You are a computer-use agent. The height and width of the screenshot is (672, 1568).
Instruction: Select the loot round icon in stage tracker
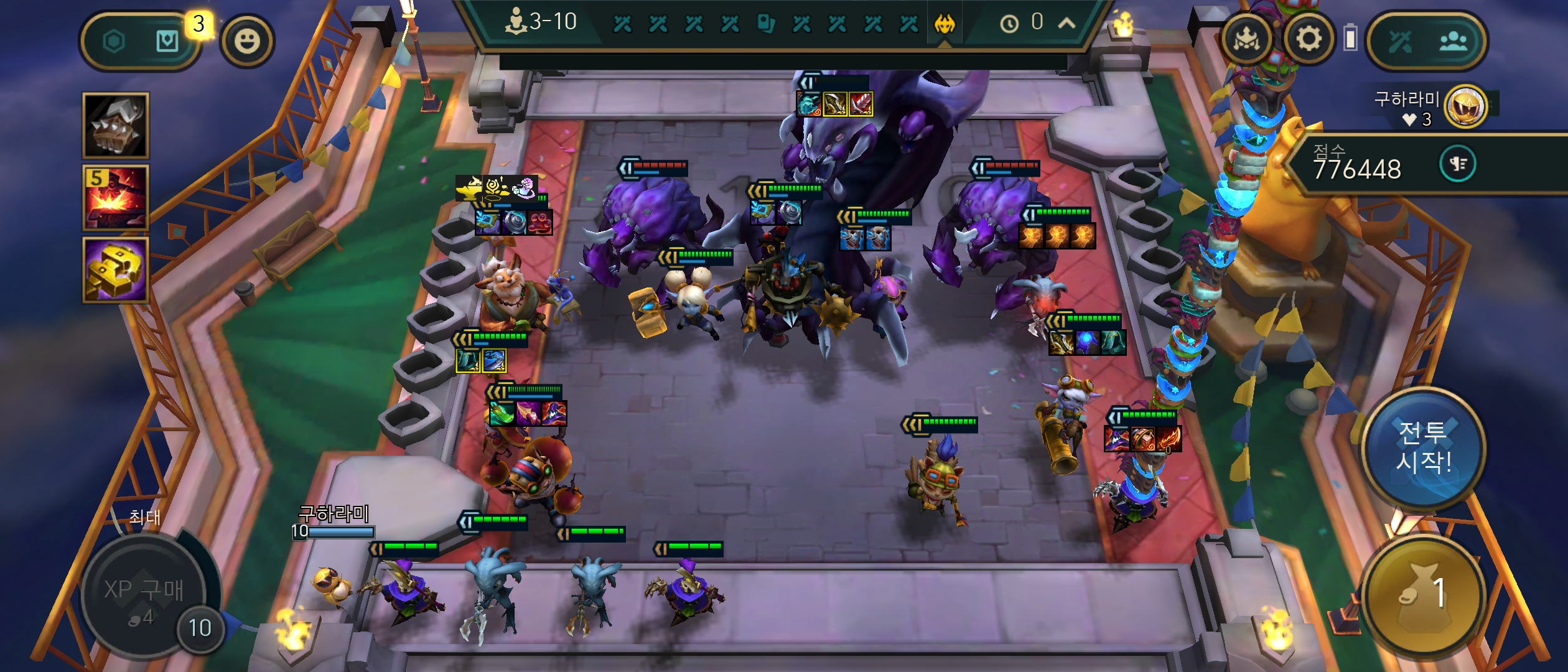(766, 24)
